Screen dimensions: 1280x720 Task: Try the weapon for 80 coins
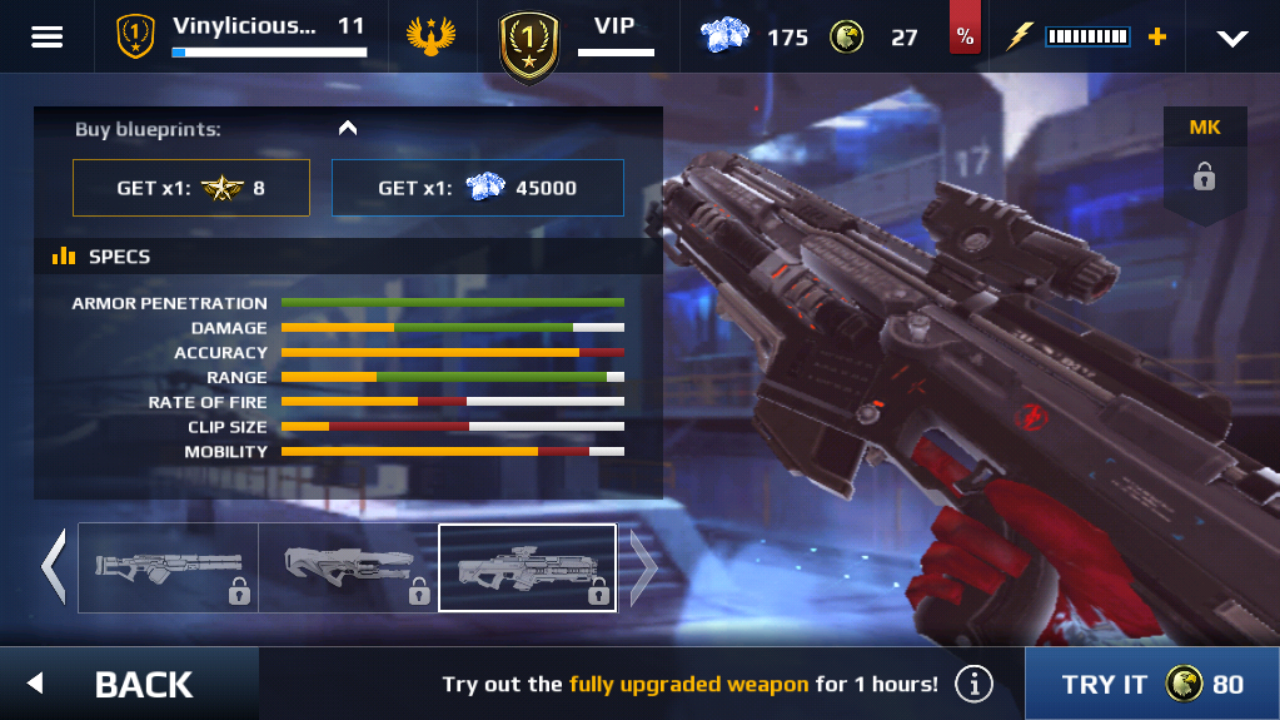1152,684
